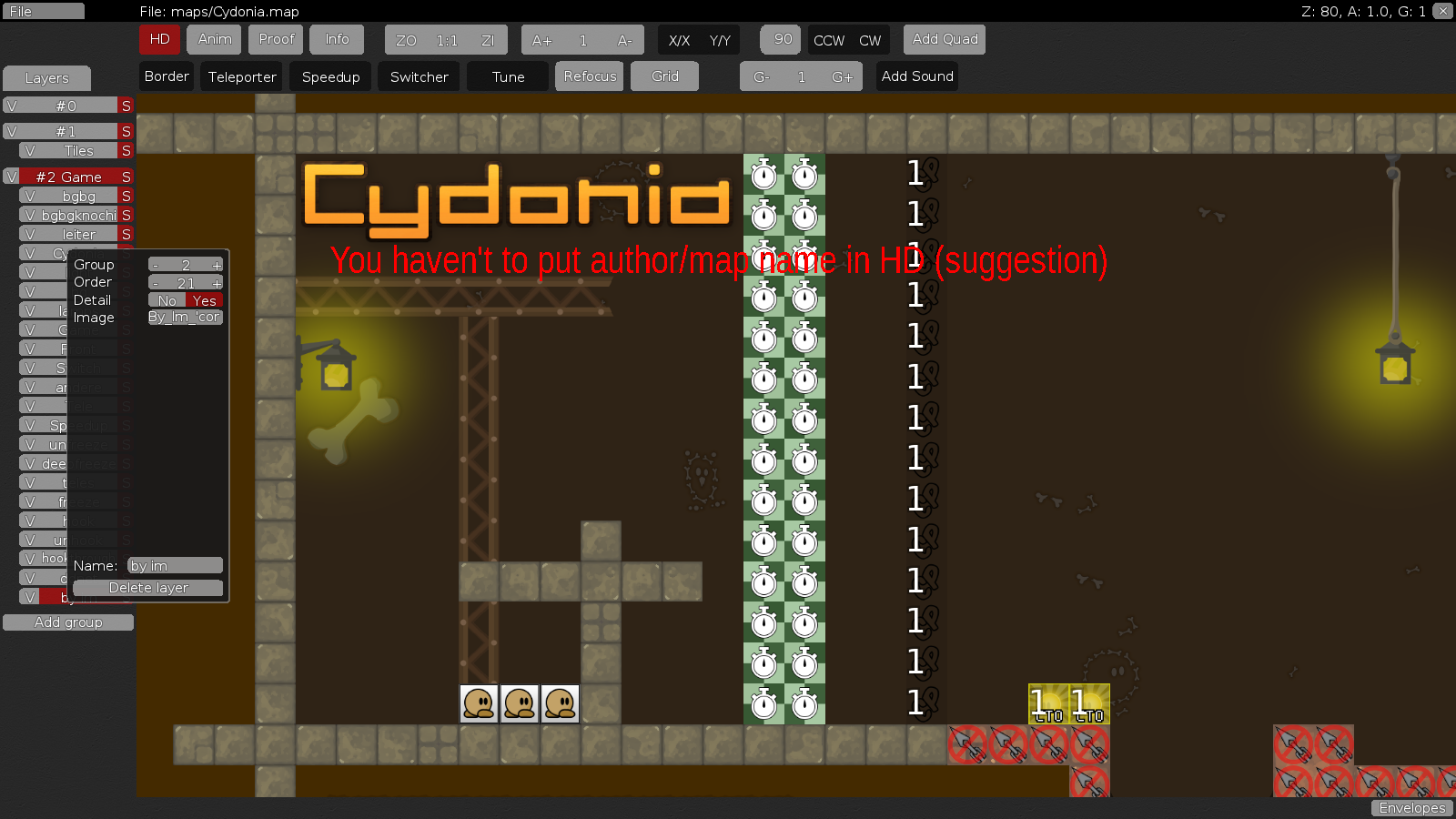Screen dimensions: 1456x819
Task: Click the Delete layer button
Action: (x=147, y=587)
